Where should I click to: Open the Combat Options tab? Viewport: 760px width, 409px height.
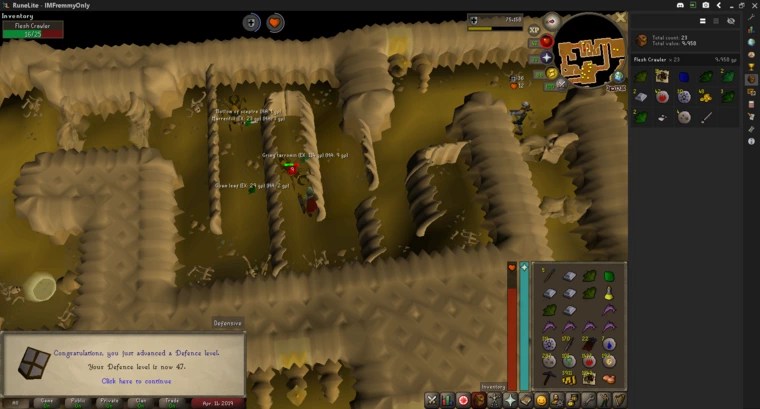point(432,400)
